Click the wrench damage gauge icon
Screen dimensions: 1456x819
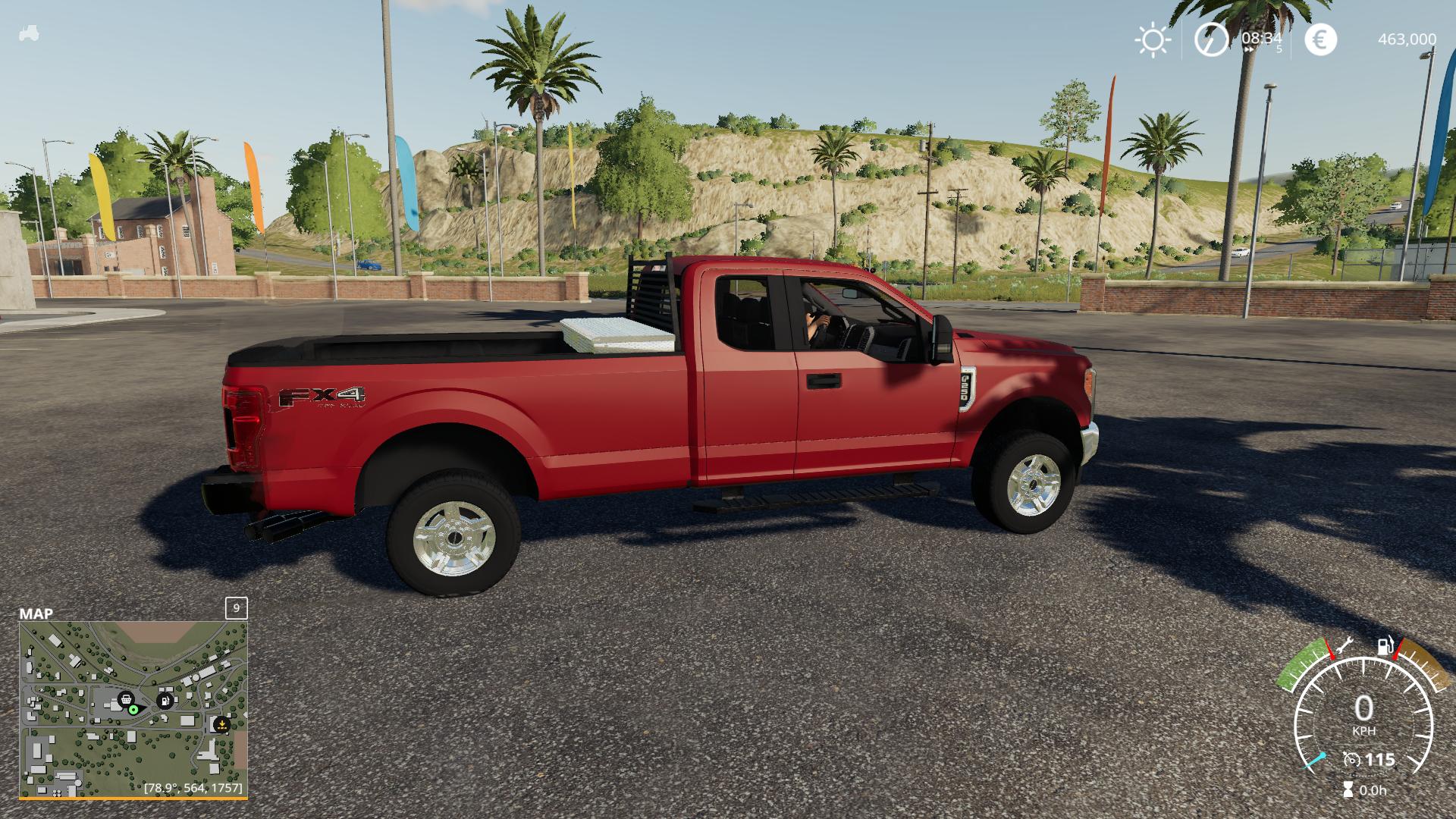point(1345,645)
